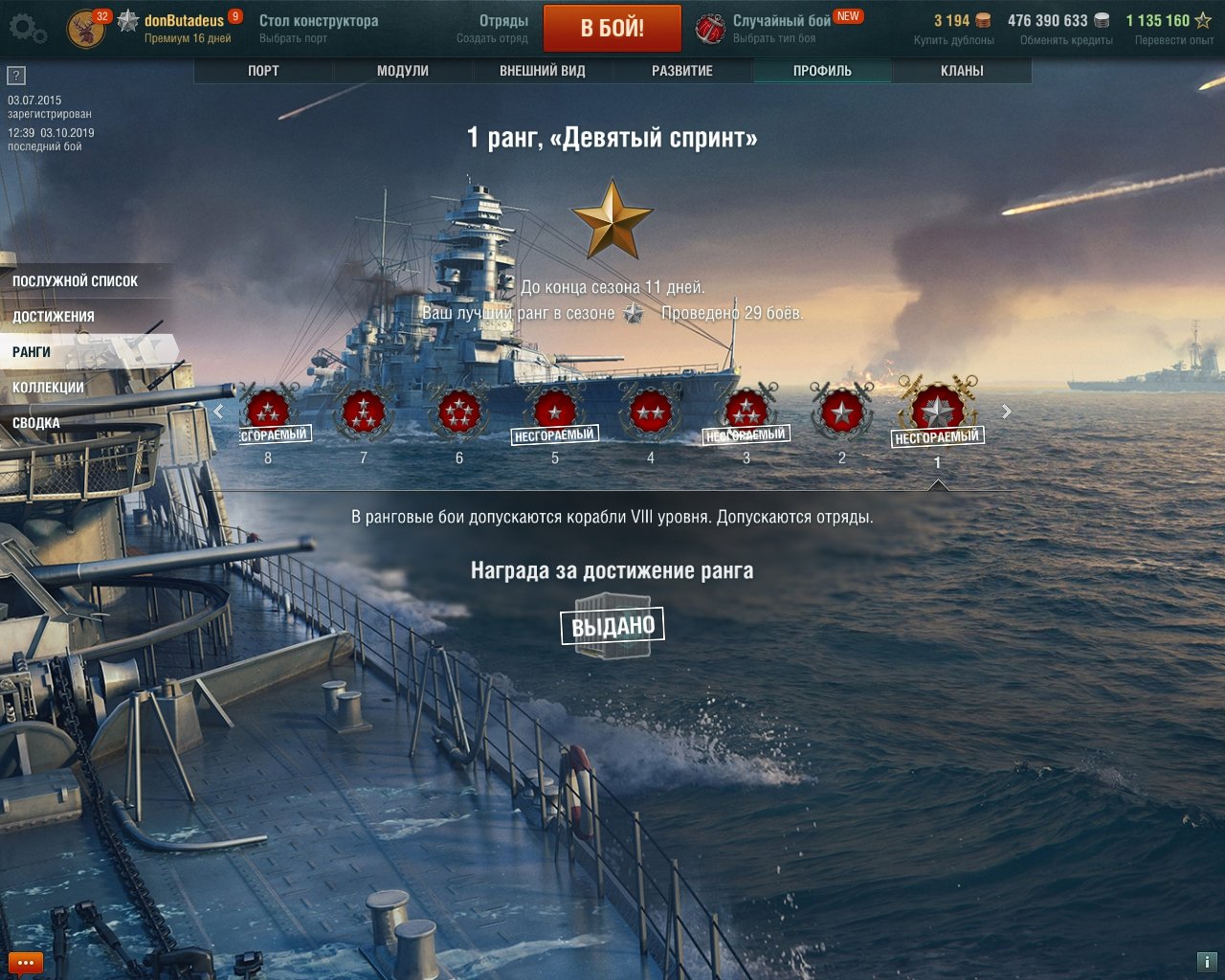The width and height of the screenshot is (1225, 980).
Task: Open the ДОСТИЖЕНИЯ section
Action: 54,317
